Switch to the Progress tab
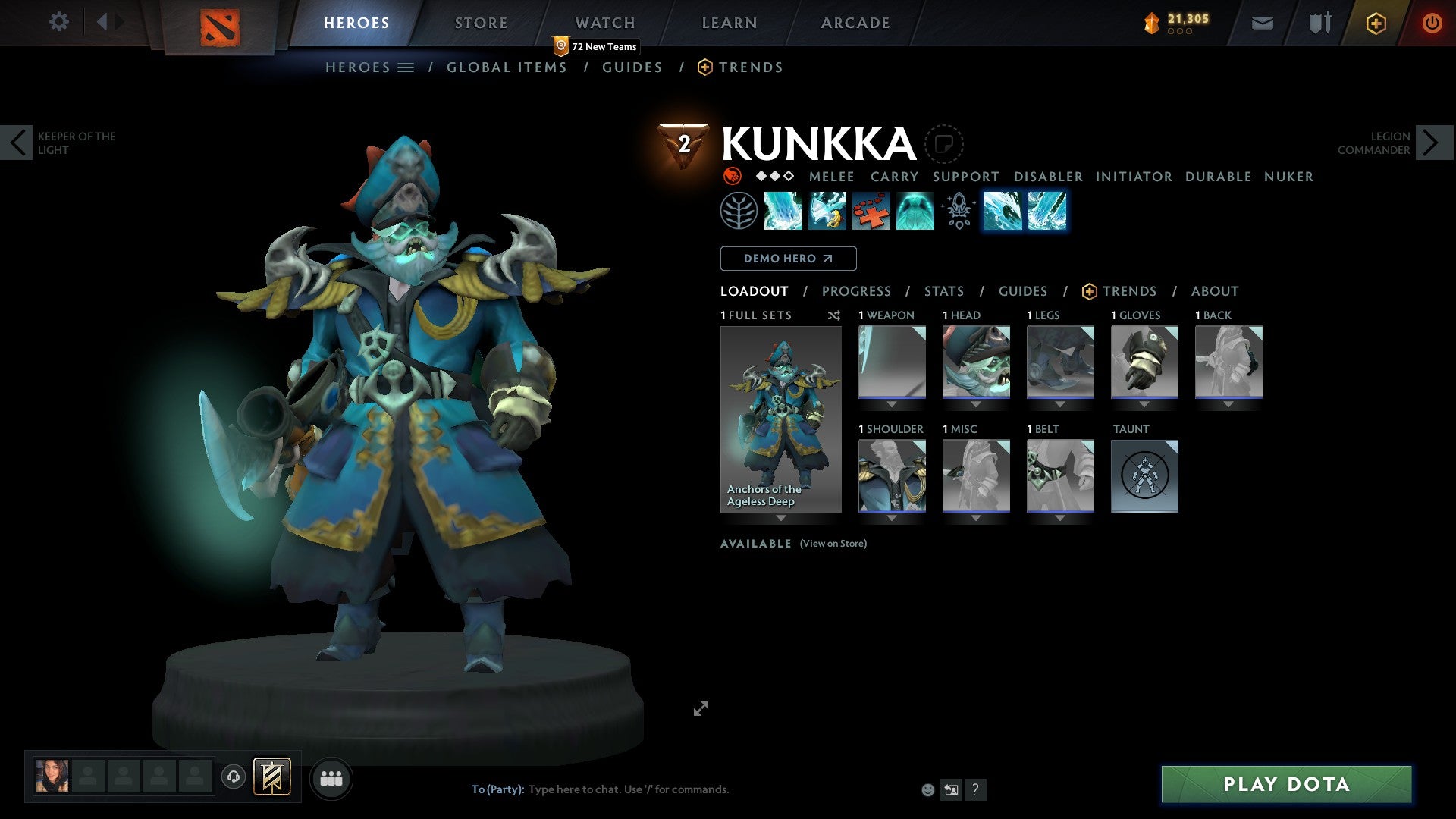 click(857, 291)
